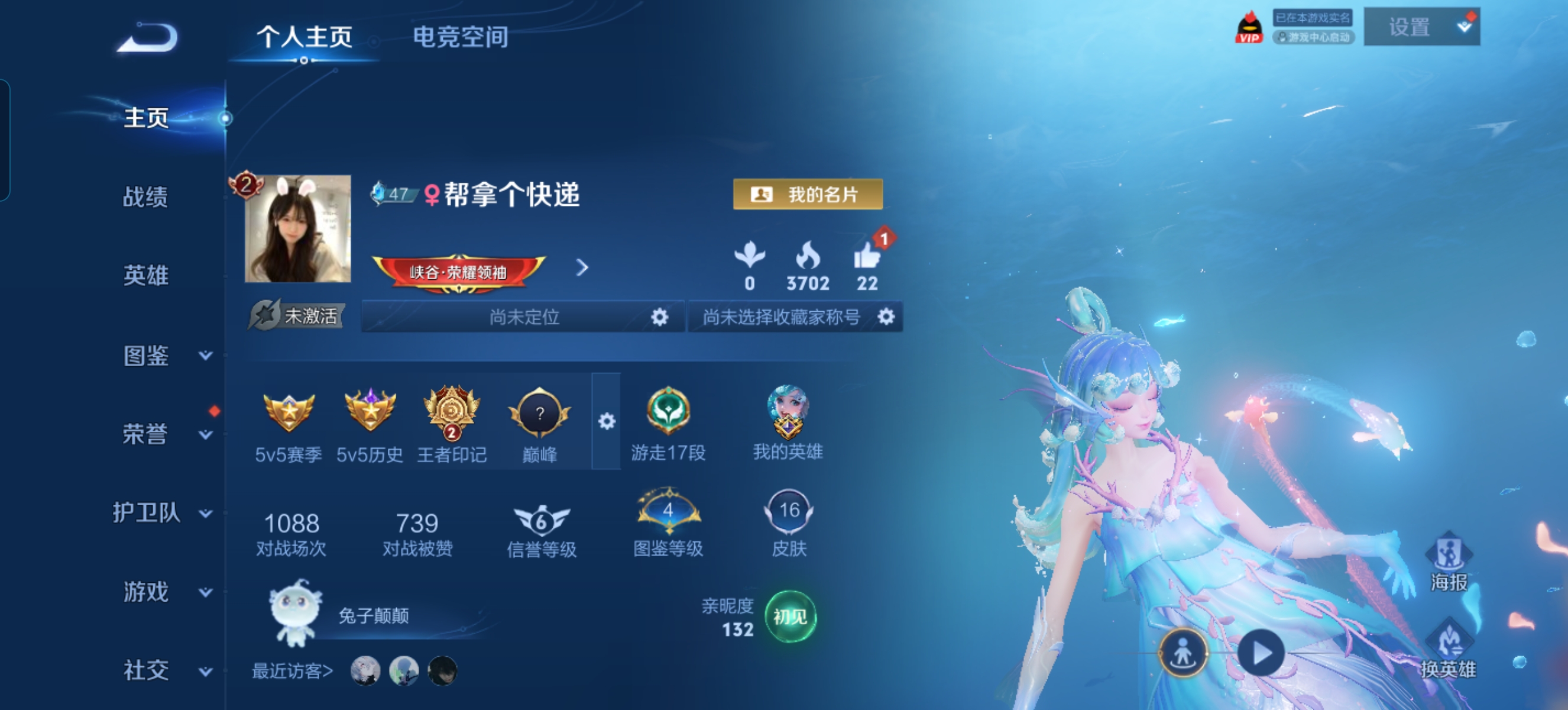Screen dimensions: 1568x710
Task: Open the 峡谷·荣耀领袖 title badge
Action: click(x=458, y=272)
